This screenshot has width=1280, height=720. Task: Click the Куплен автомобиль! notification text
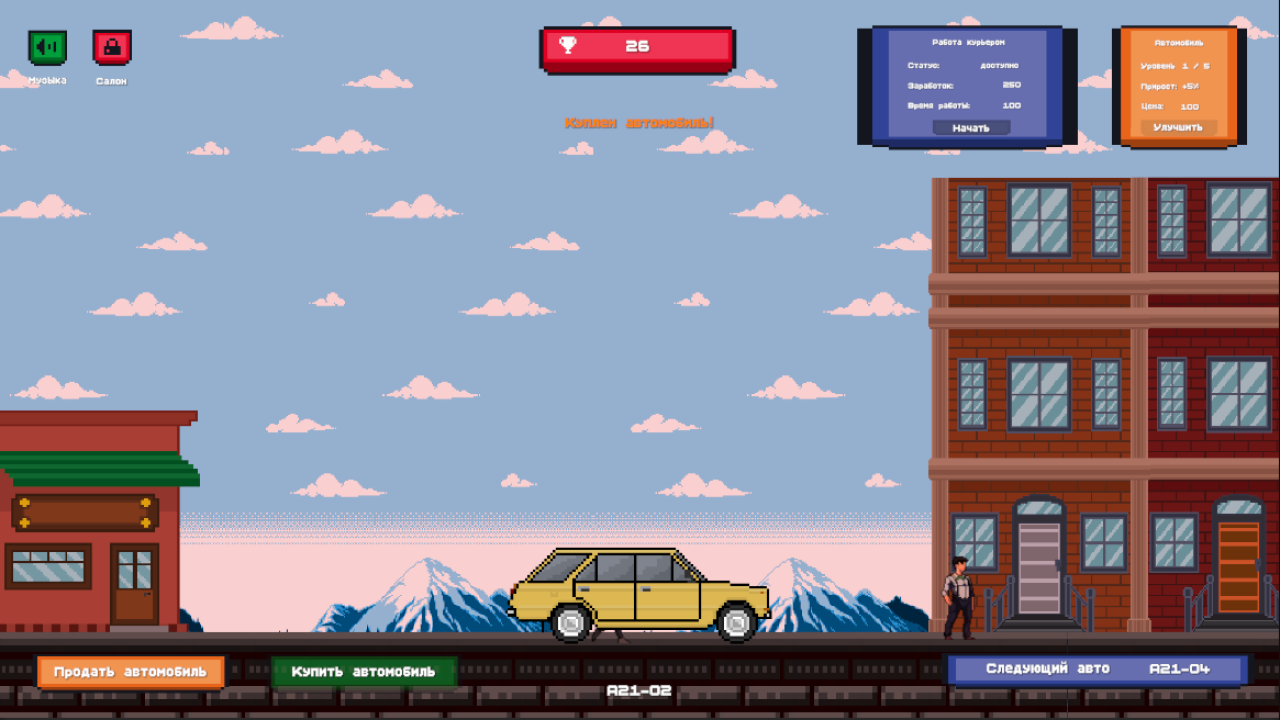point(639,120)
